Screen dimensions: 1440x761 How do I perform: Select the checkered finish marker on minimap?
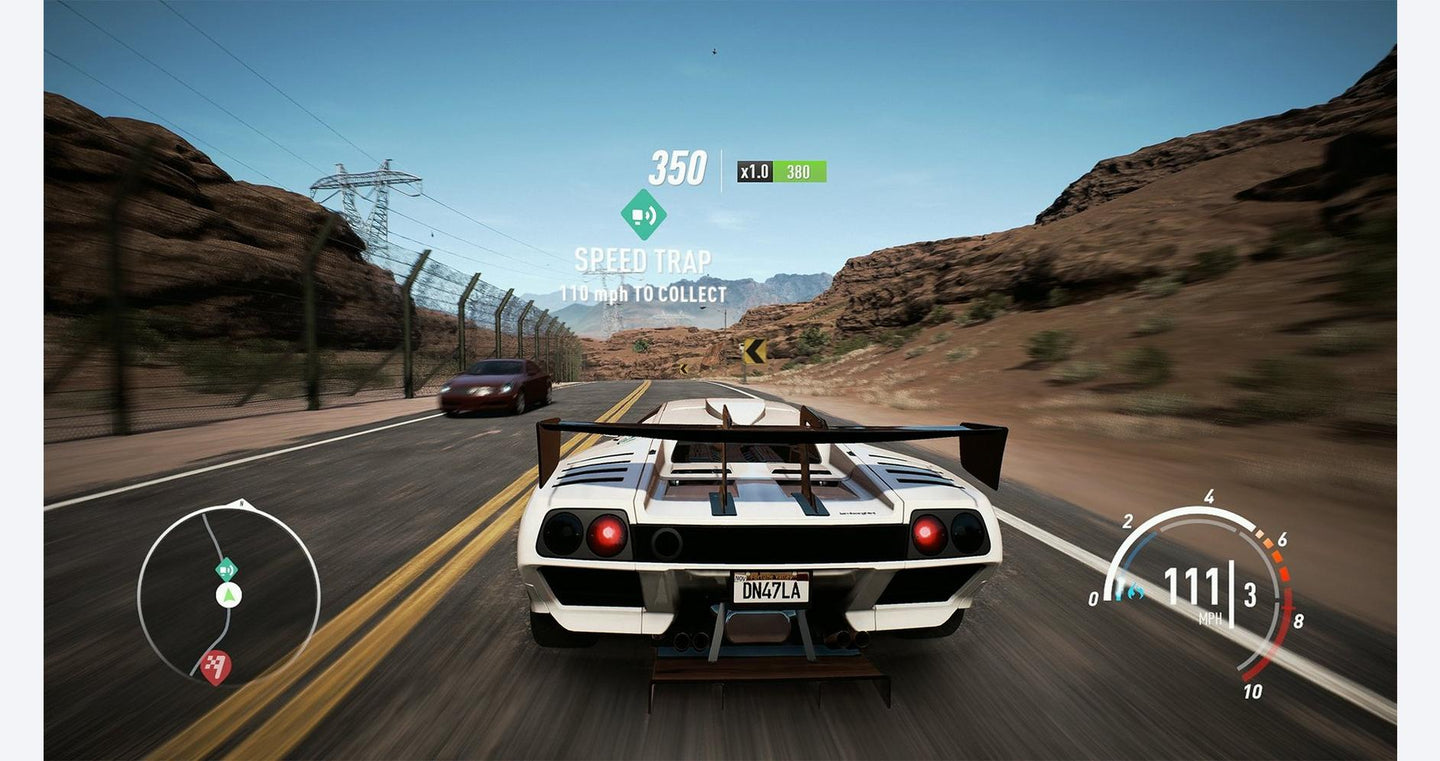[215, 666]
